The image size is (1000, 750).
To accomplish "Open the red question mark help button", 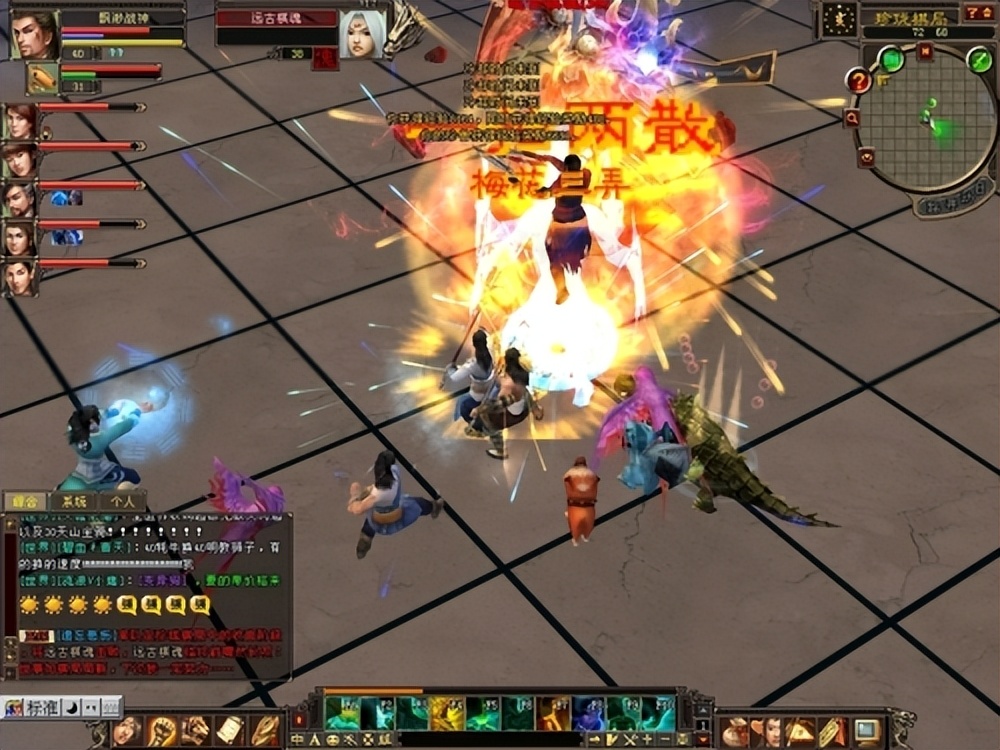I will tap(857, 80).
